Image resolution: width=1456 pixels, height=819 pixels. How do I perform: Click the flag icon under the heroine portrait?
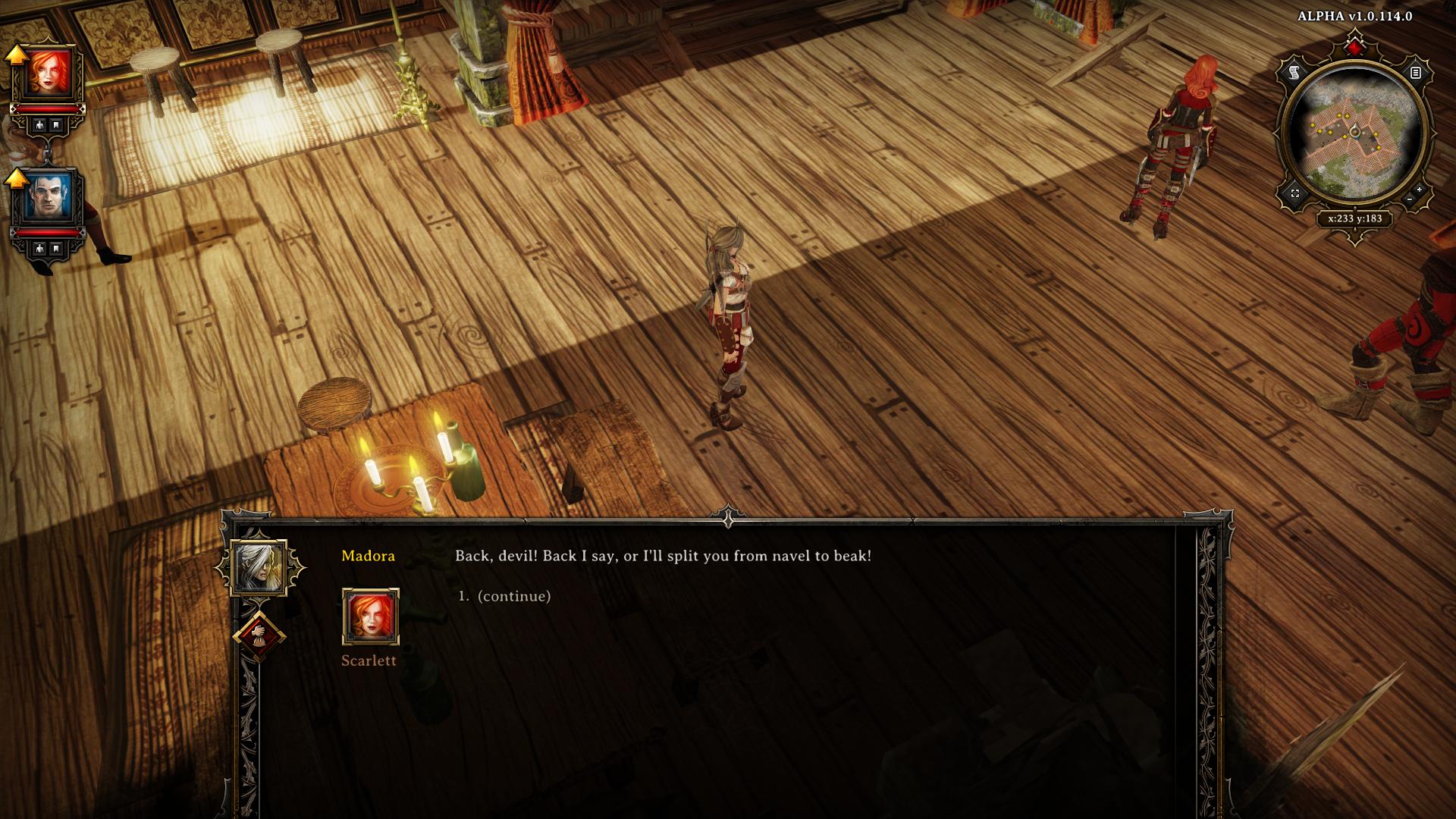click(x=56, y=125)
